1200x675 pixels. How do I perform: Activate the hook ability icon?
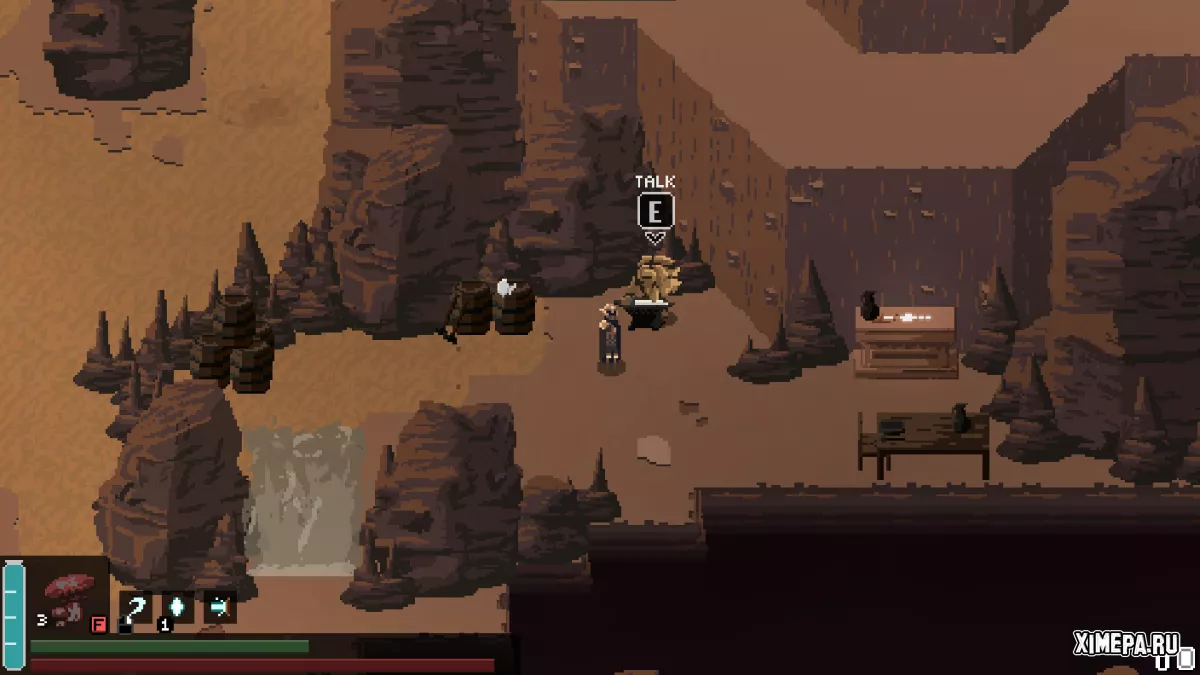(x=136, y=607)
